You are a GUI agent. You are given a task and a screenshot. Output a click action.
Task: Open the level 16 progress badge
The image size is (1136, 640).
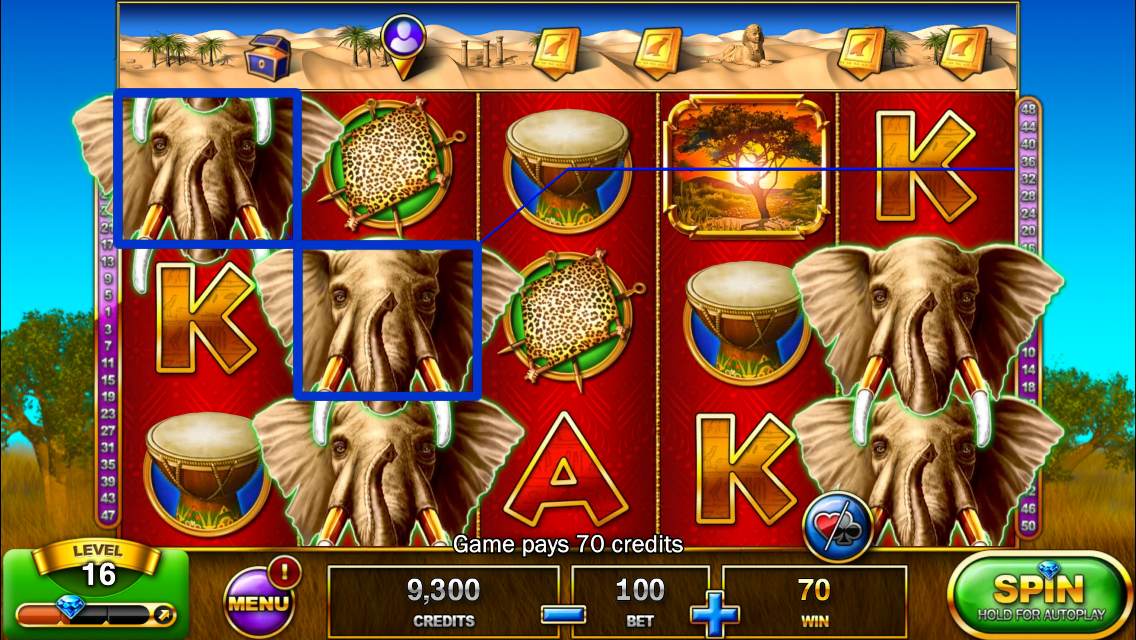(x=99, y=572)
